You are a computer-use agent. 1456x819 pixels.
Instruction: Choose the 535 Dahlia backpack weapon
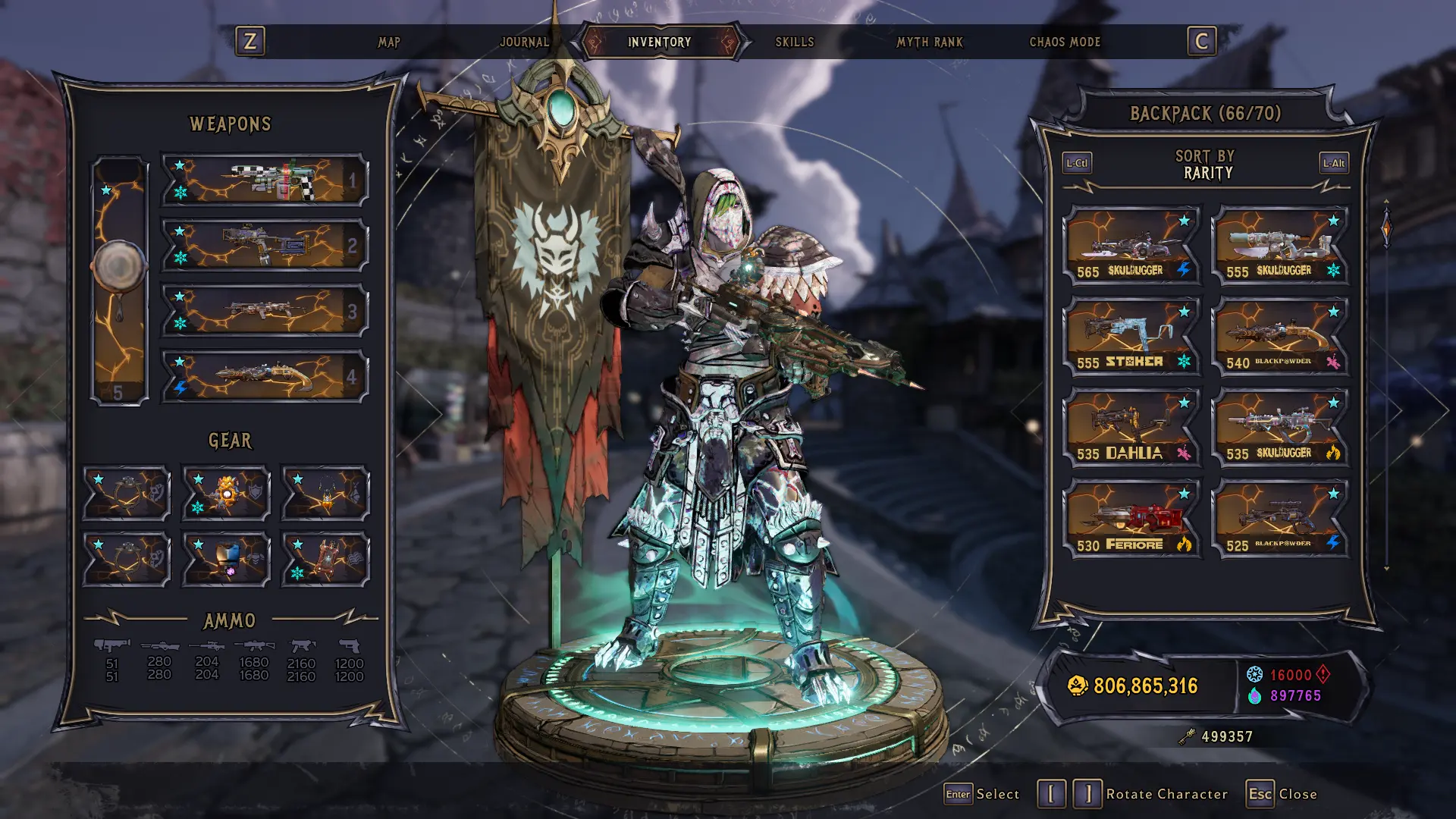pyautogui.click(x=1132, y=428)
